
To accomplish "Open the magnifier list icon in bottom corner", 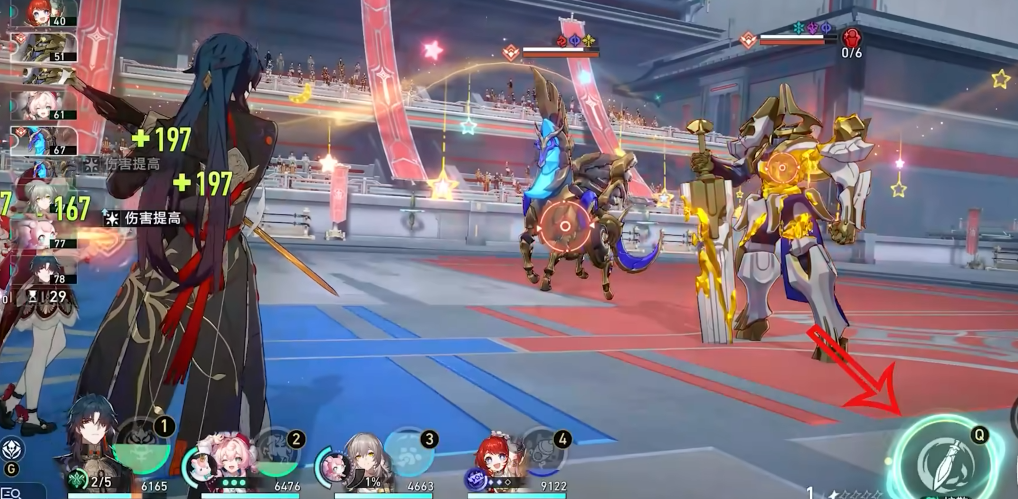I will point(11,491).
